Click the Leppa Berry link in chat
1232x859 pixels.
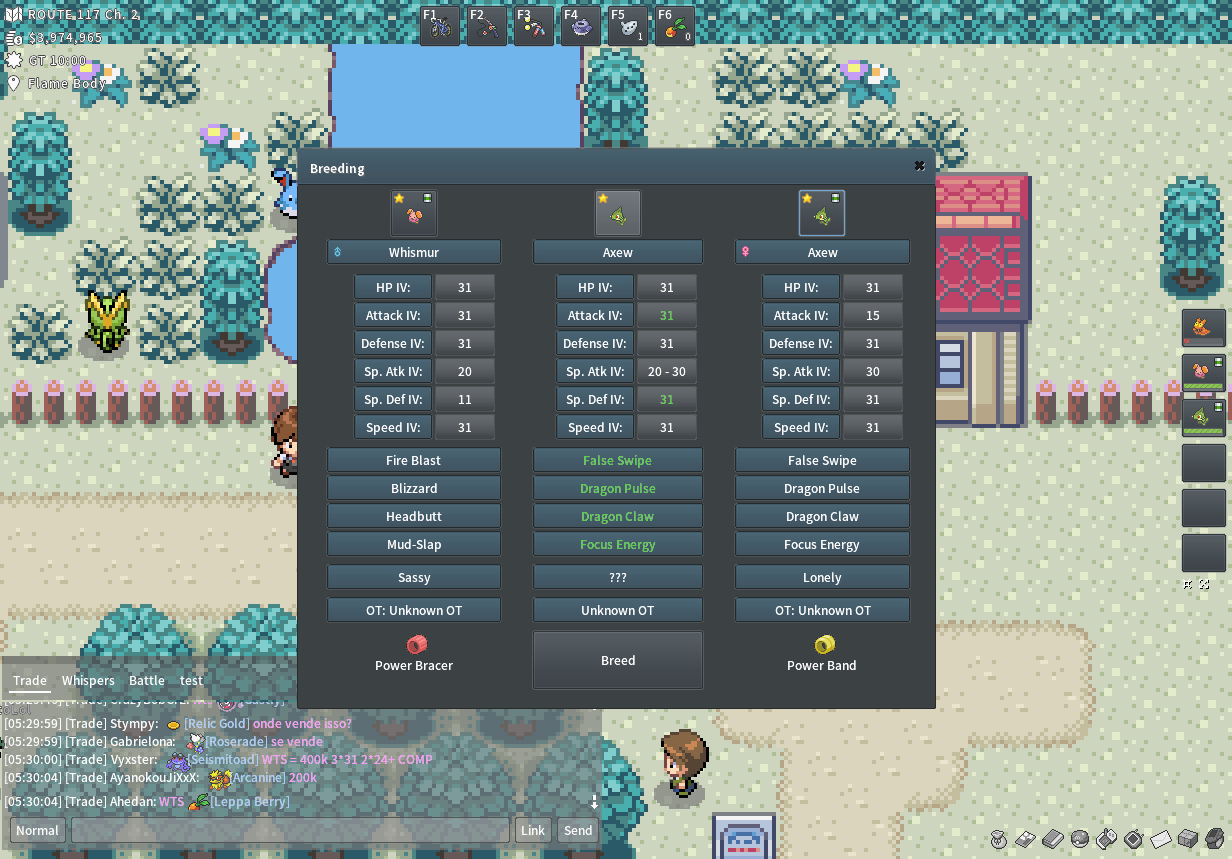249,802
